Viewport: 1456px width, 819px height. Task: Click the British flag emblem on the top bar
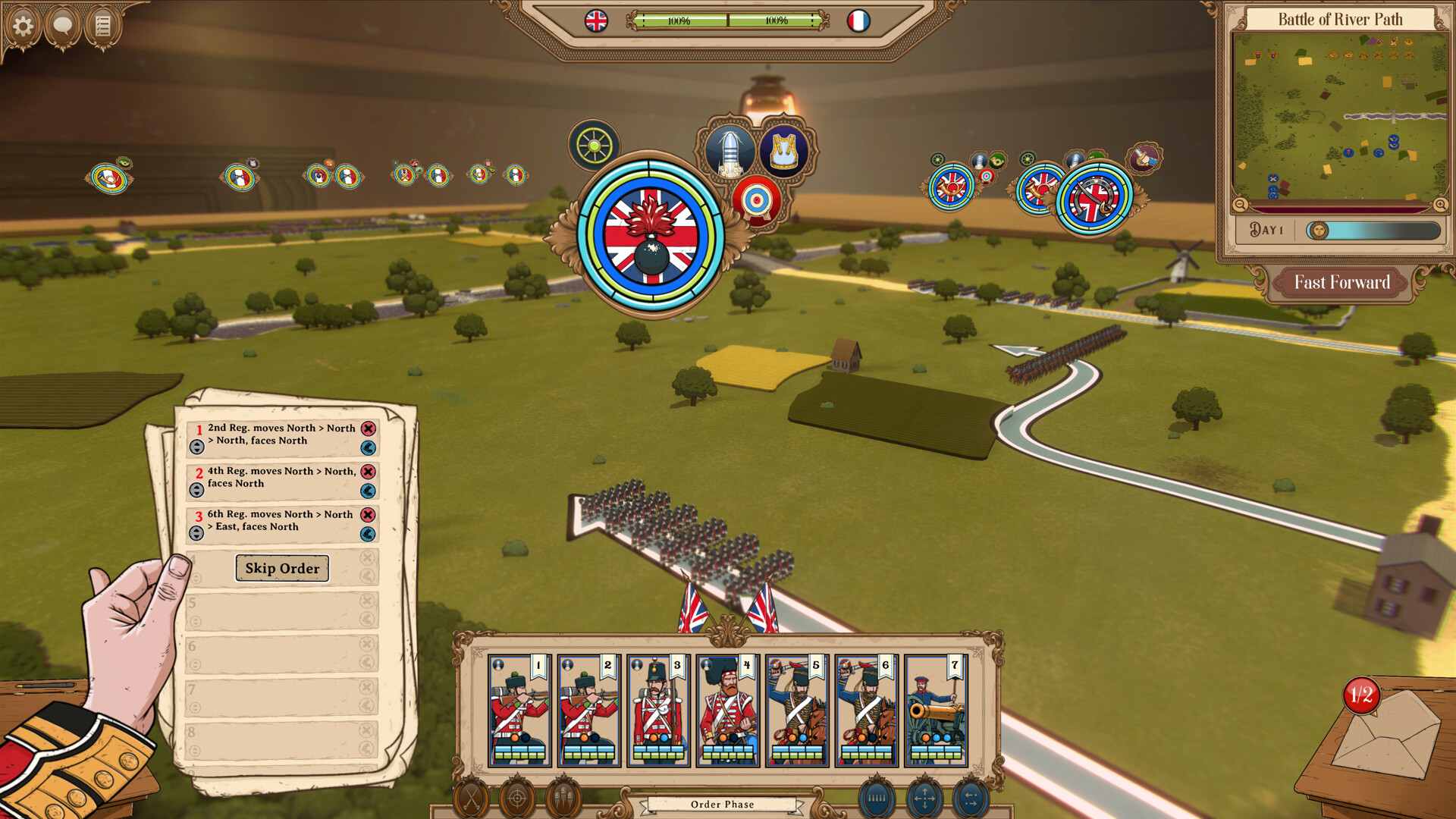pos(596,21)
